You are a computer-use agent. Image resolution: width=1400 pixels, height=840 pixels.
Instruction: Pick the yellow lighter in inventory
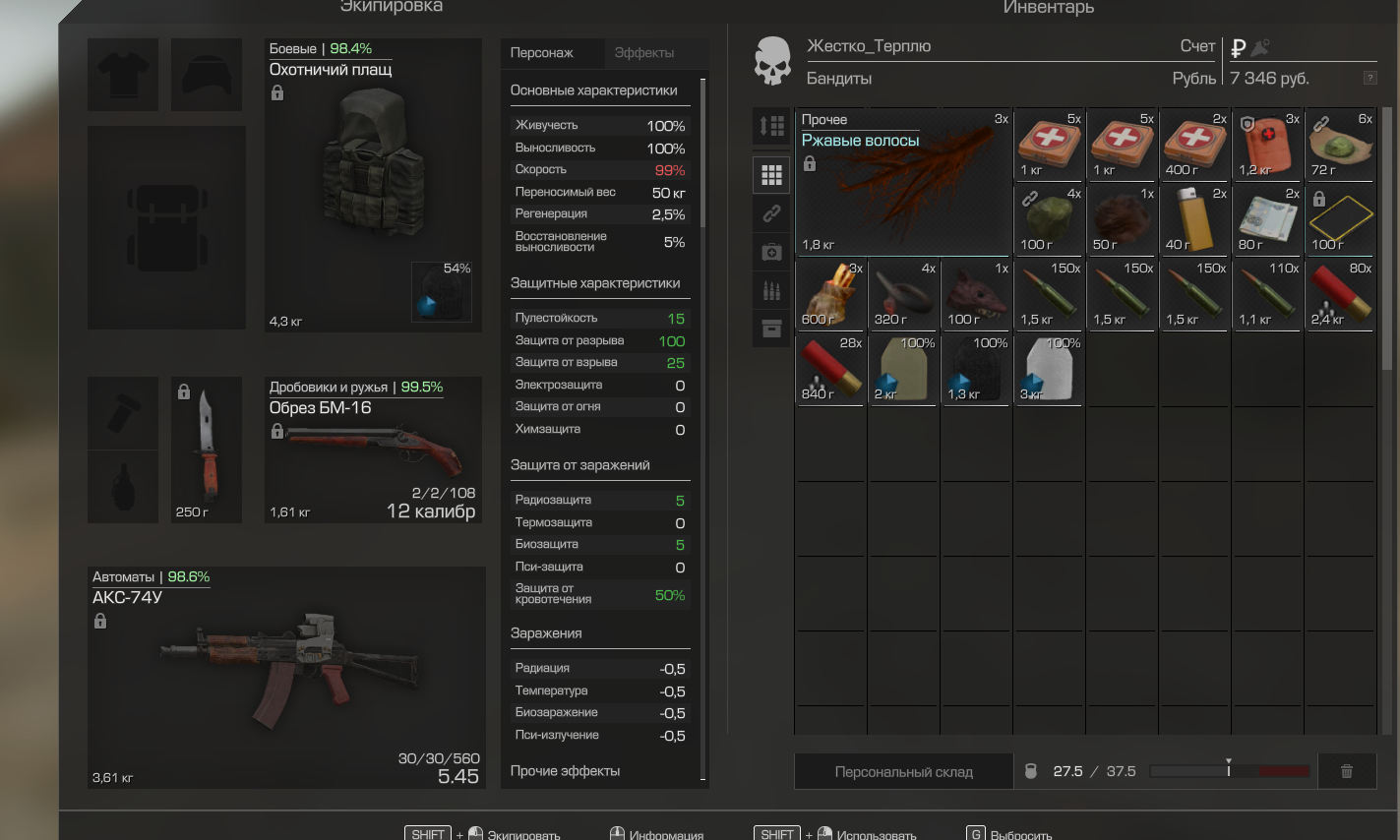tap(1194, 219)
